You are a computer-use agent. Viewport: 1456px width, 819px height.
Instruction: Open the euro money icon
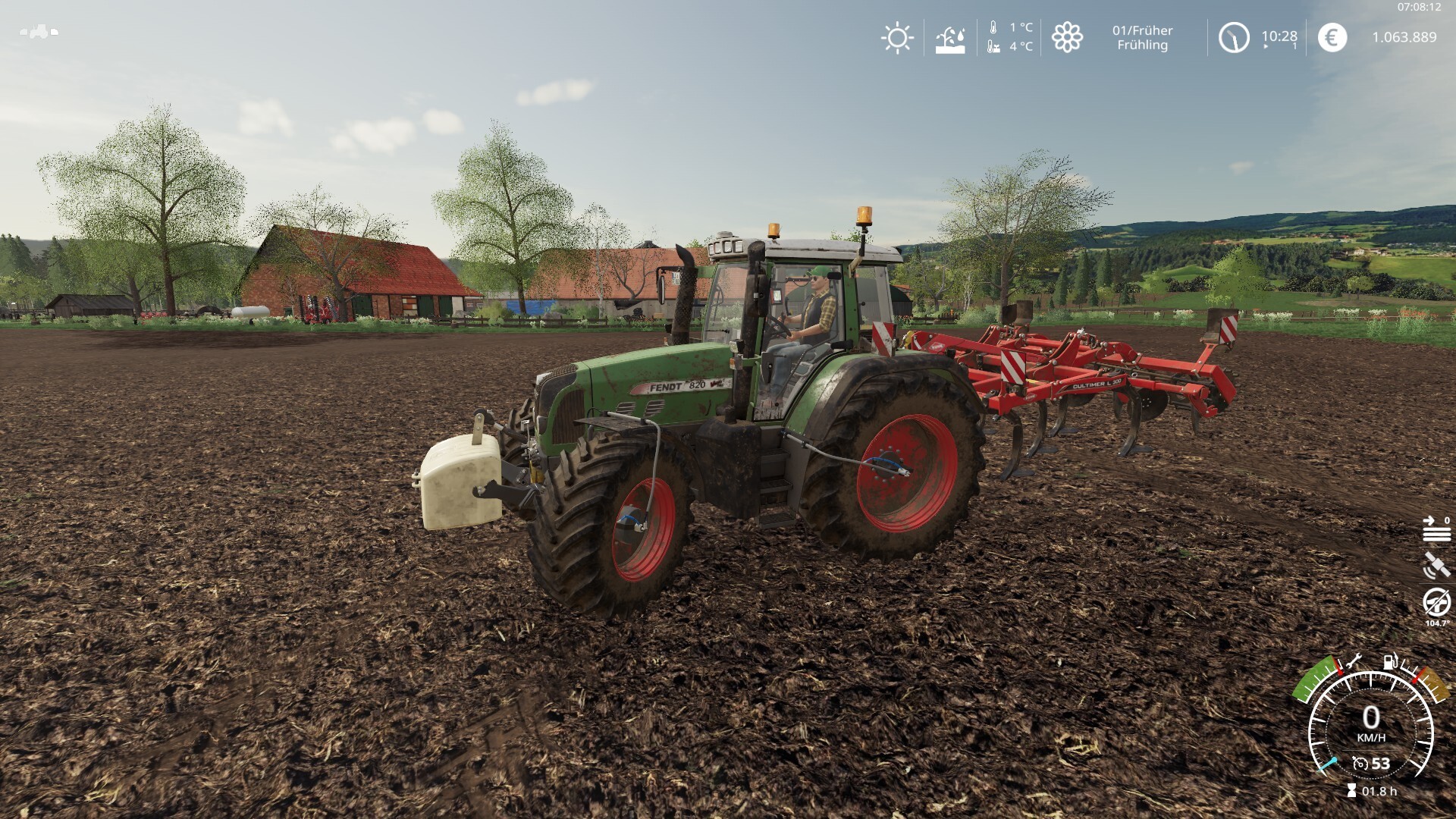[1332, 37]
